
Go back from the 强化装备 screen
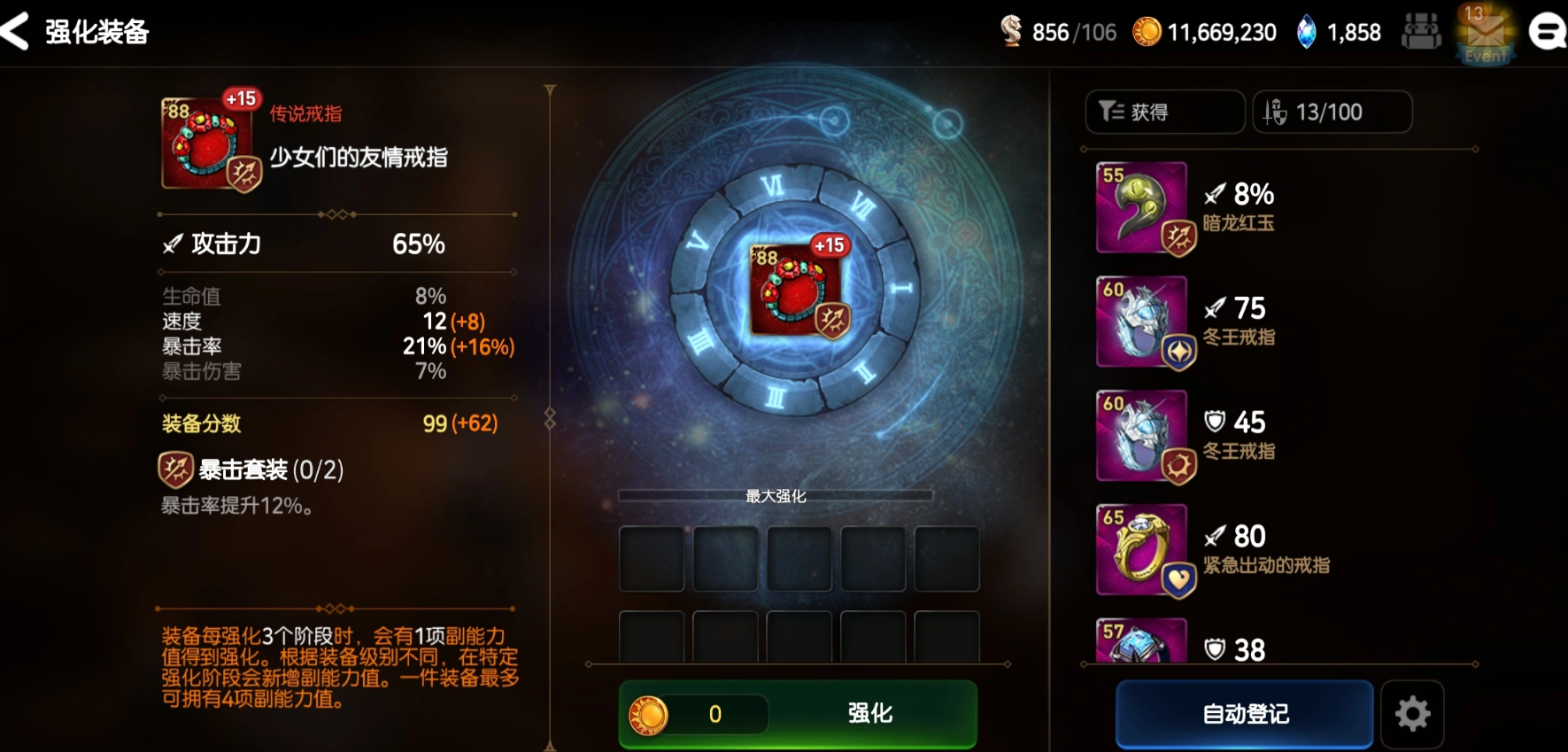[x=16, y=31]
